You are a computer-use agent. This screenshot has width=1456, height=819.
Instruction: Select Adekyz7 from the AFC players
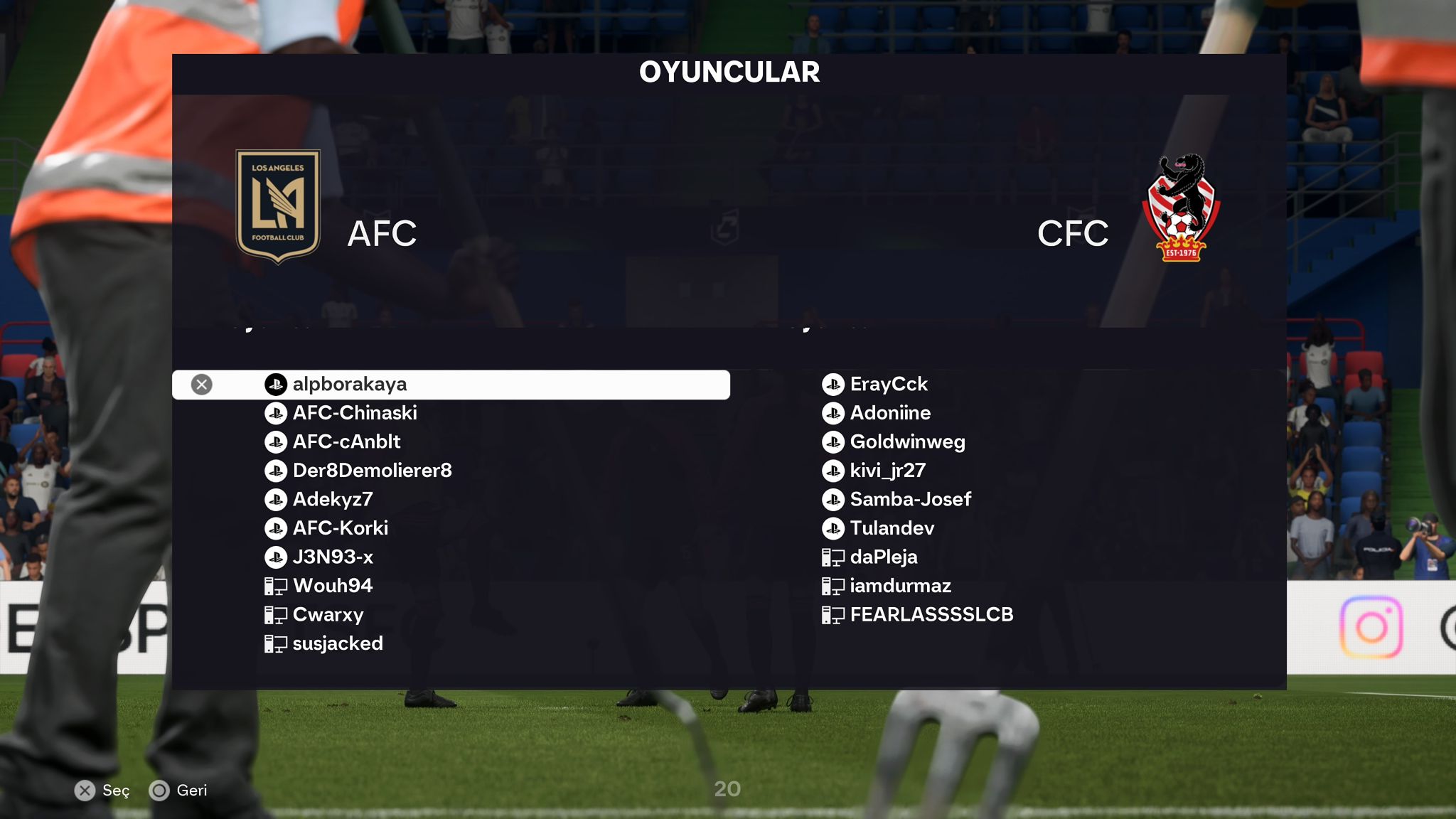point(333,500)
